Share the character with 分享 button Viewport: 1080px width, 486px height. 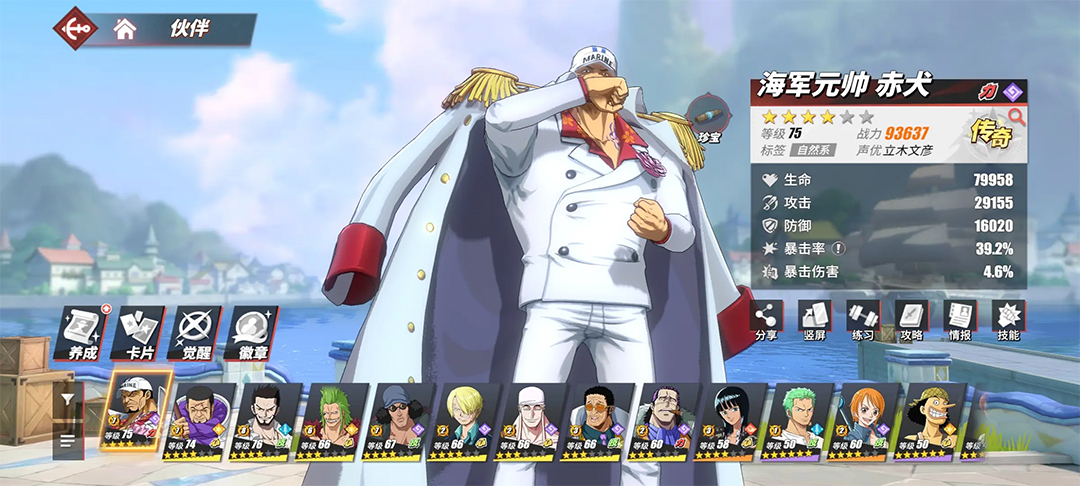coord(766,320)
